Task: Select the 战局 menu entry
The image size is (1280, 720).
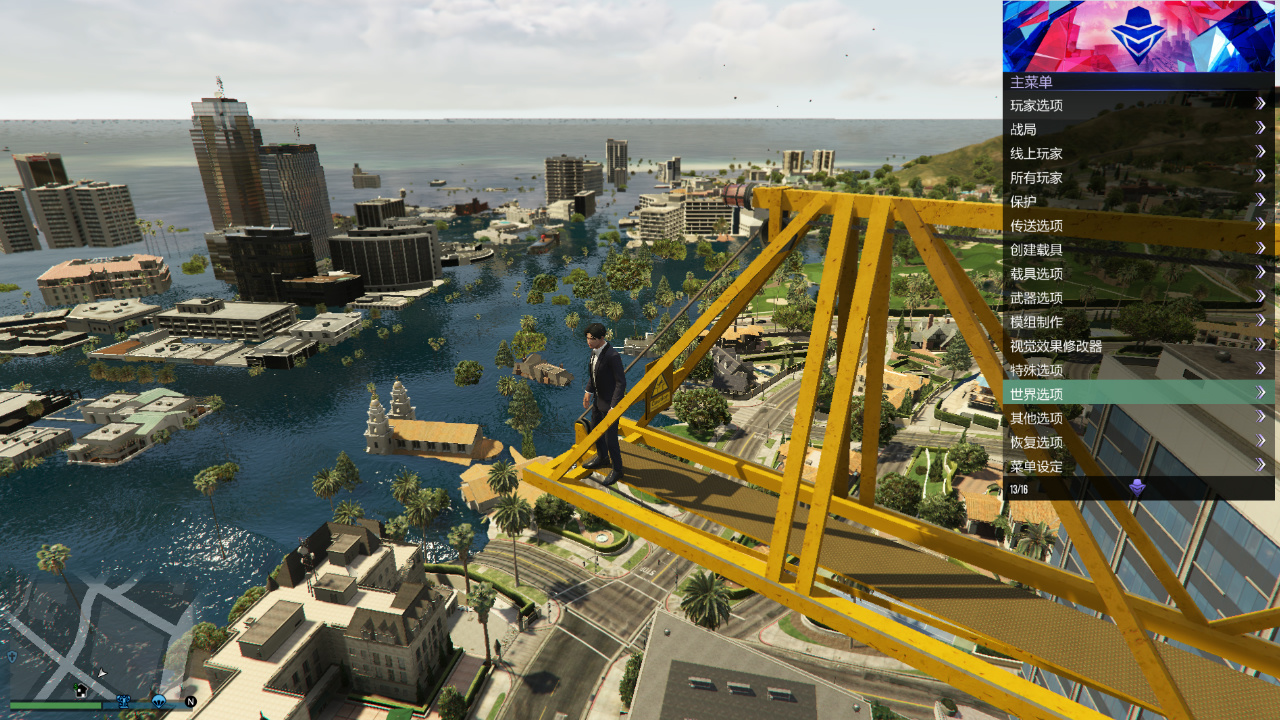Action: (1138, 129)
